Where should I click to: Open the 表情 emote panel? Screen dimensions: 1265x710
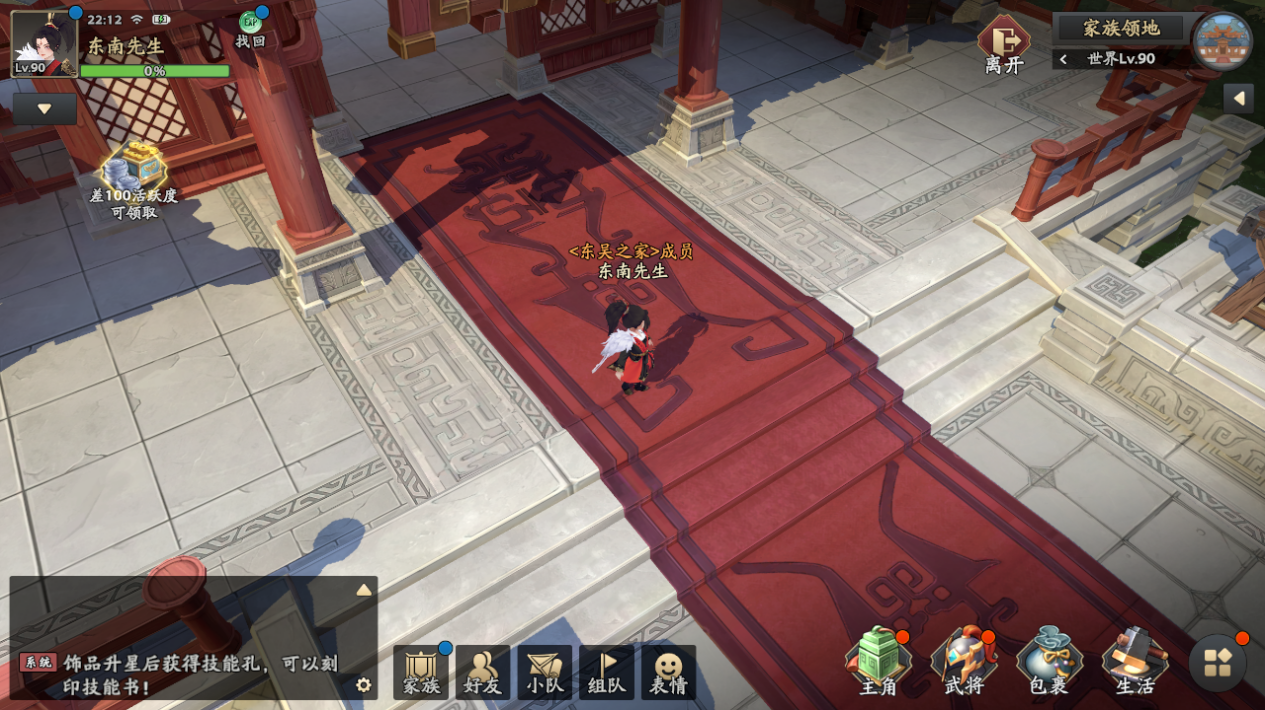click(668, 672)
